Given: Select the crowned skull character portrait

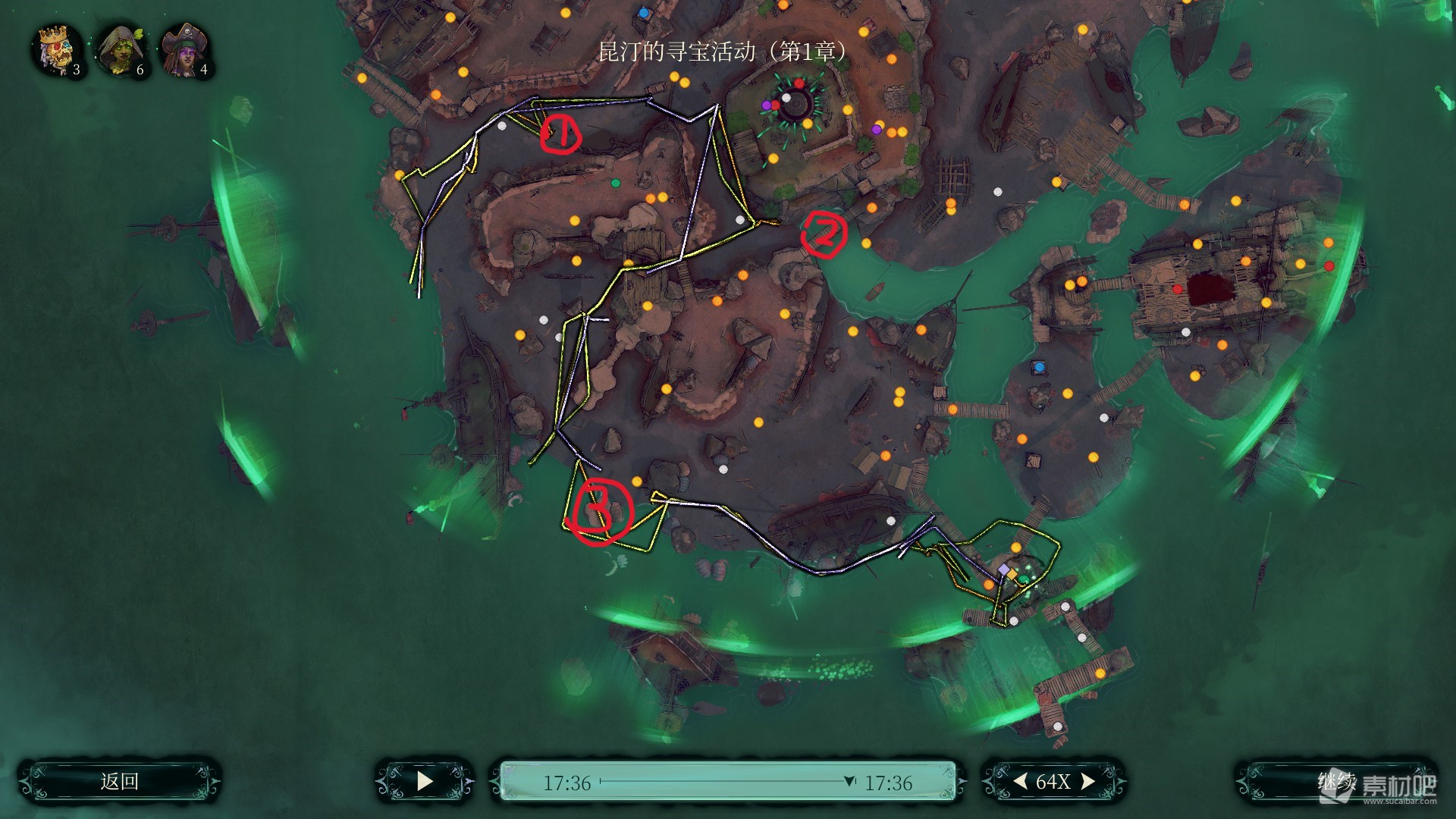Looking at the screenshot, I should pos(56,50).
